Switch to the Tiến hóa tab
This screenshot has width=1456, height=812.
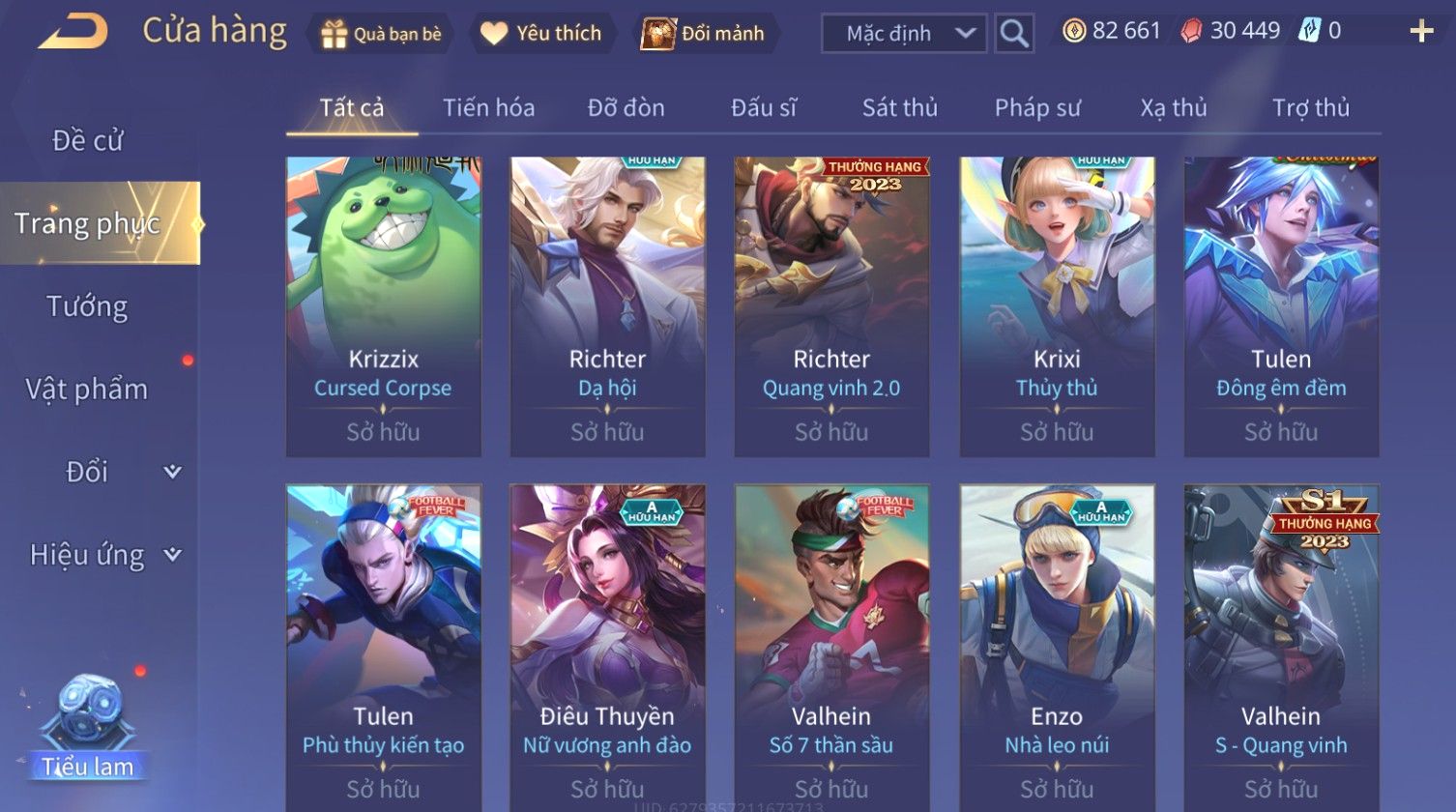pyautogui.click(x=488, y=108)
